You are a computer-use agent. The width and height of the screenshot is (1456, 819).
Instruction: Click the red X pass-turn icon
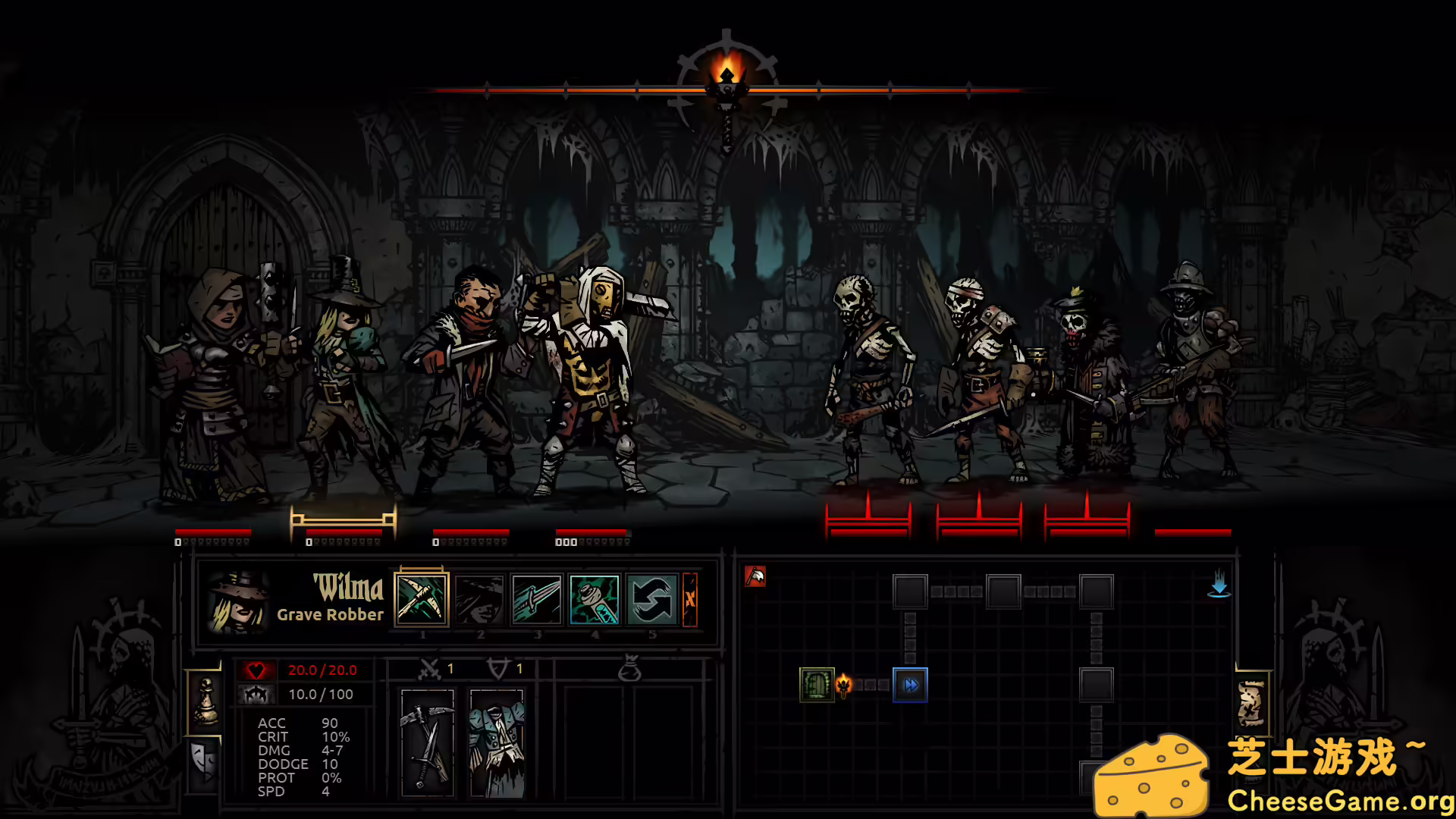[x=691, y=599]
